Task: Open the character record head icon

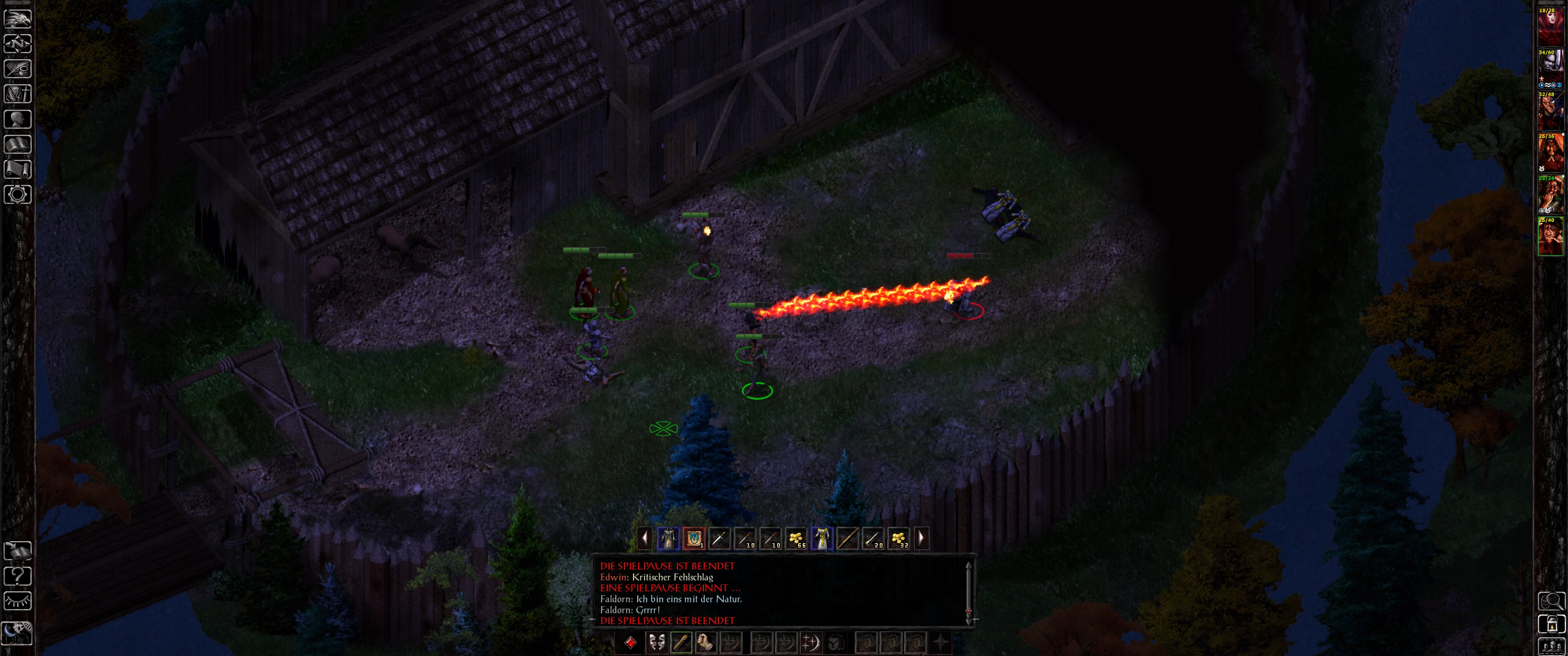Action: (x=18, y=118)
